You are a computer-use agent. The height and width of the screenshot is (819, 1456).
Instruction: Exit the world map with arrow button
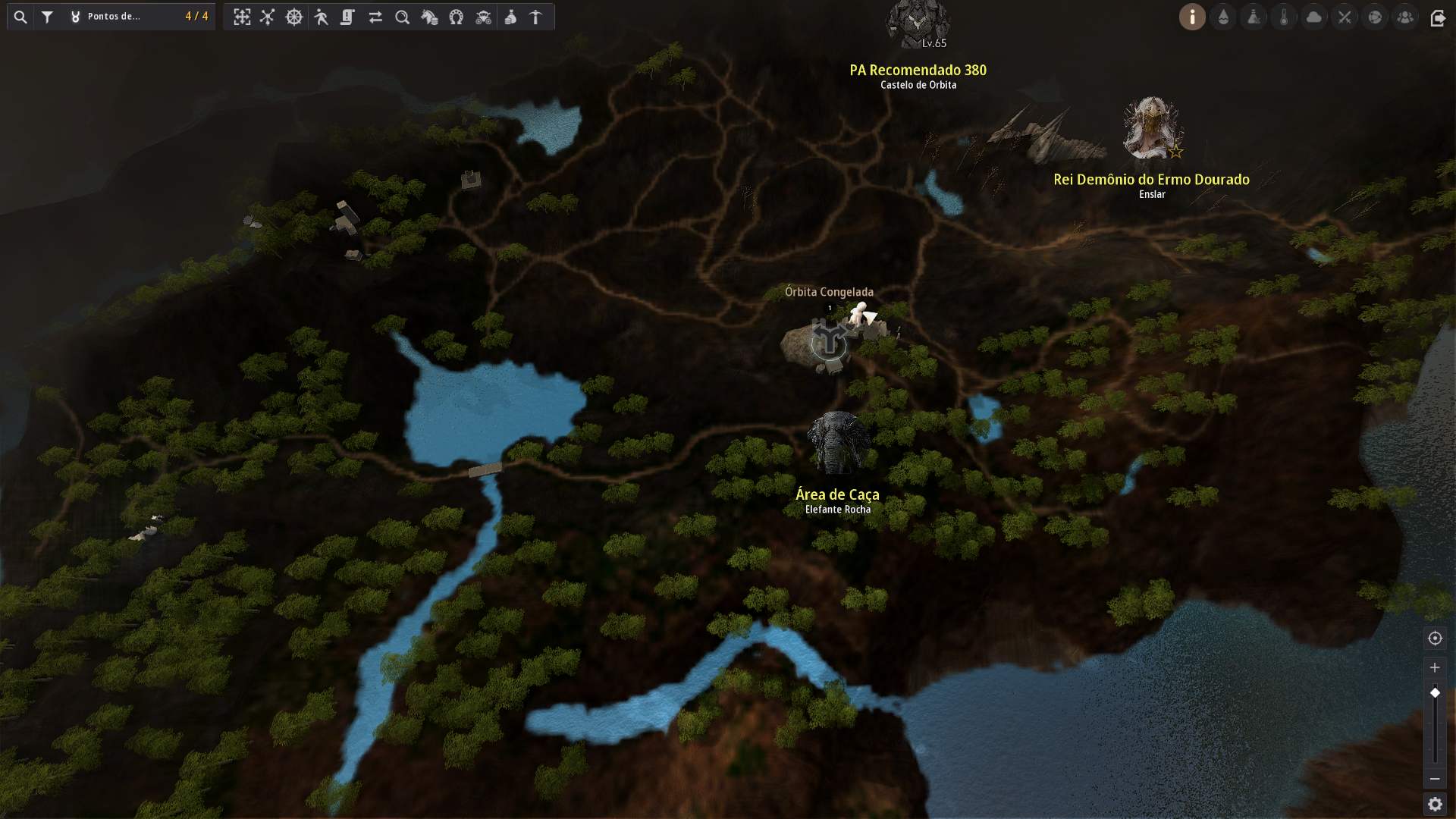point(1438,17)
